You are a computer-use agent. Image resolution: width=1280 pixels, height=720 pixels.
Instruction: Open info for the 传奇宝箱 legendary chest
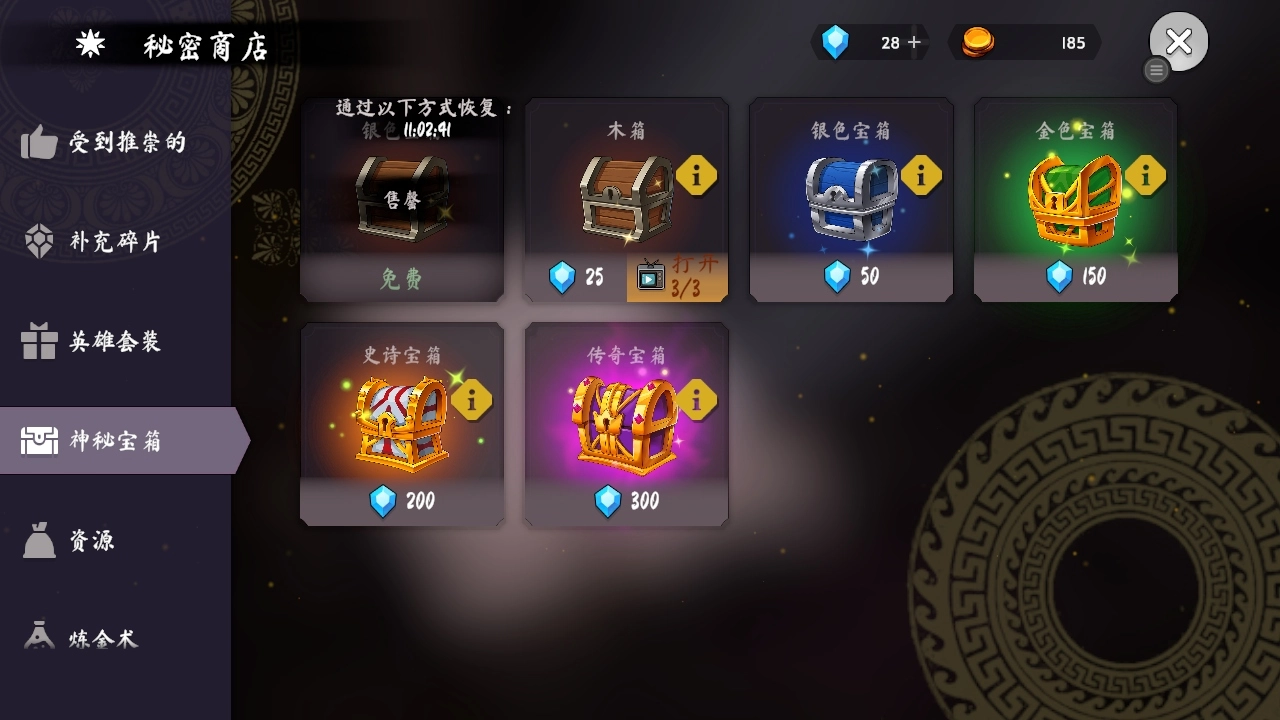point(697,399)
